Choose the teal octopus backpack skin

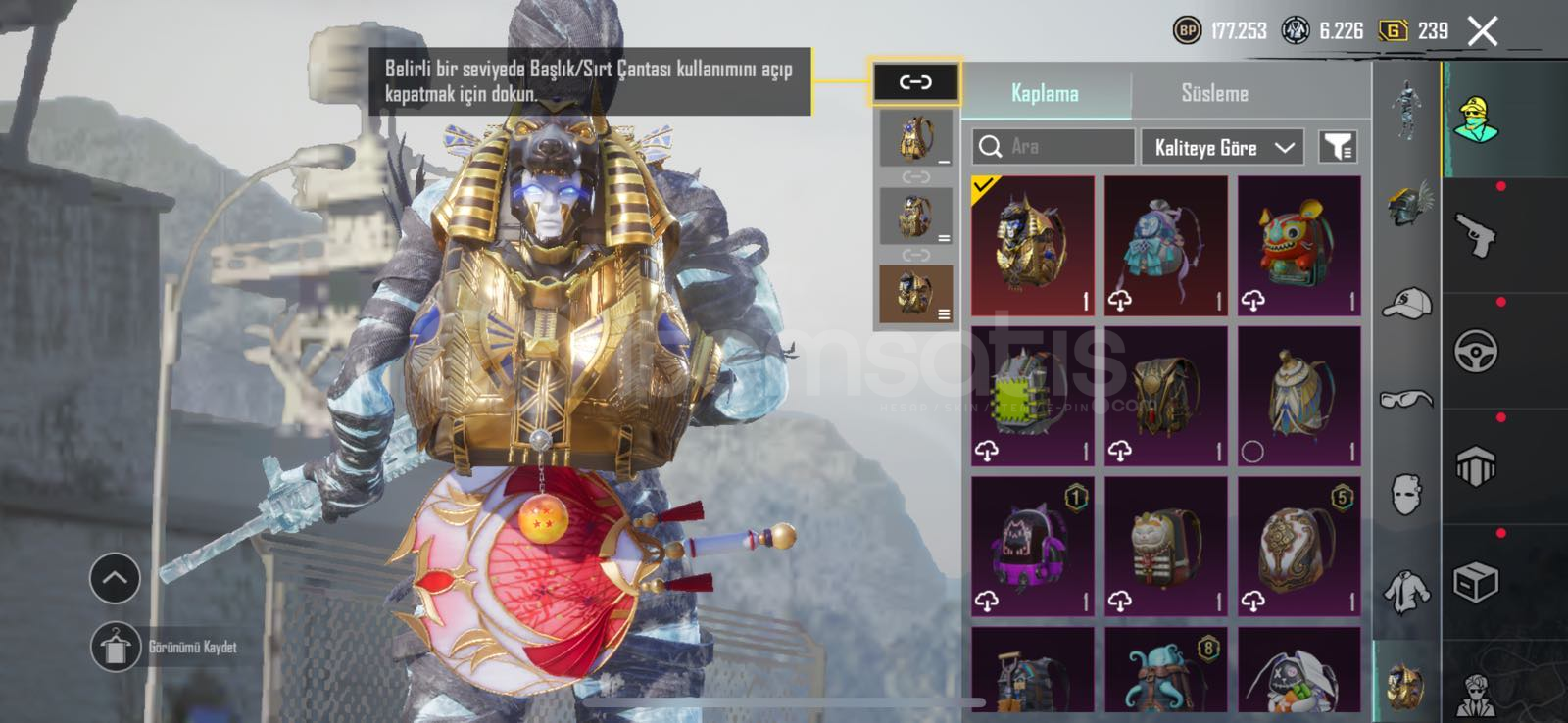pyautogui.click(x=1165, y=672)
